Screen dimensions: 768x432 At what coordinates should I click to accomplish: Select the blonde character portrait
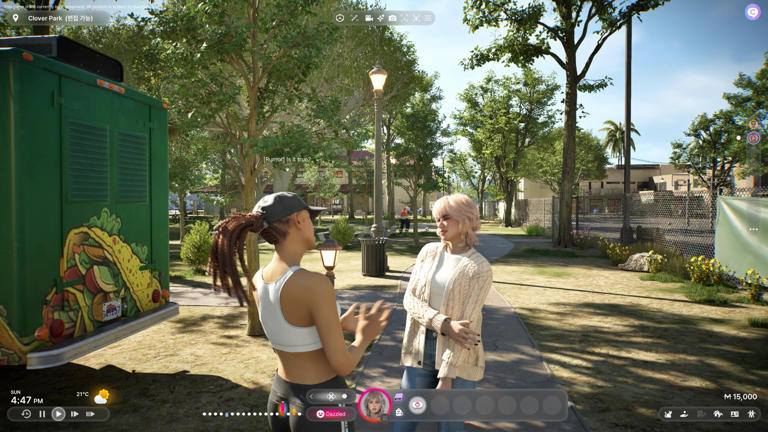click(375, 403)
